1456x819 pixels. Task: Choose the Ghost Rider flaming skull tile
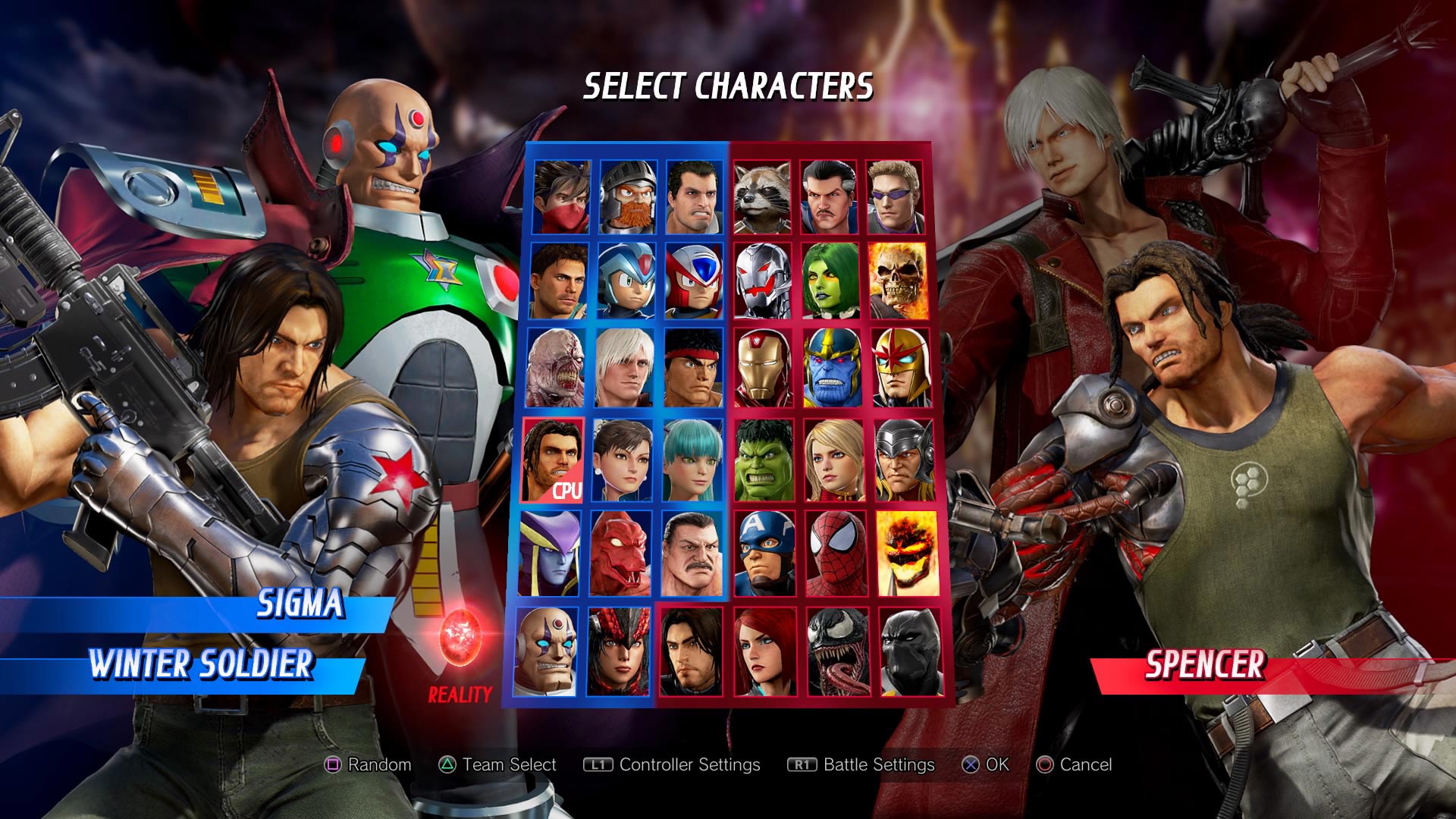(897, 281)
